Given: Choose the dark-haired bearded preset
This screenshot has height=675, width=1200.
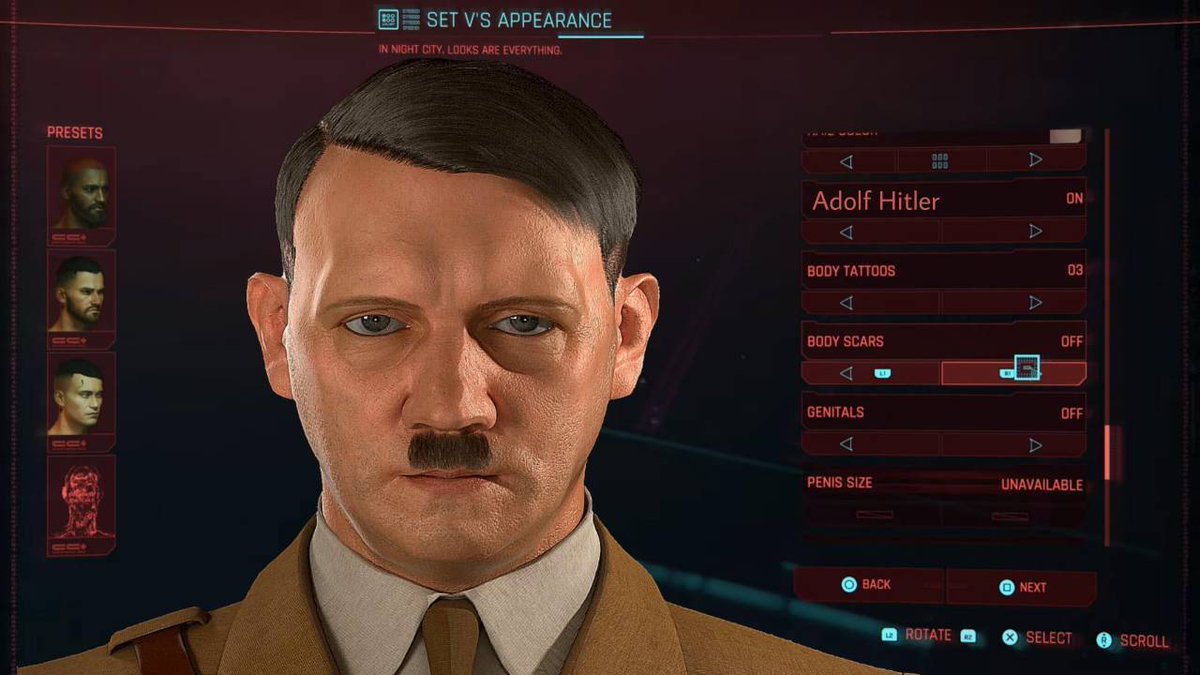Looking at the screenshot, I should pos(81,291).
